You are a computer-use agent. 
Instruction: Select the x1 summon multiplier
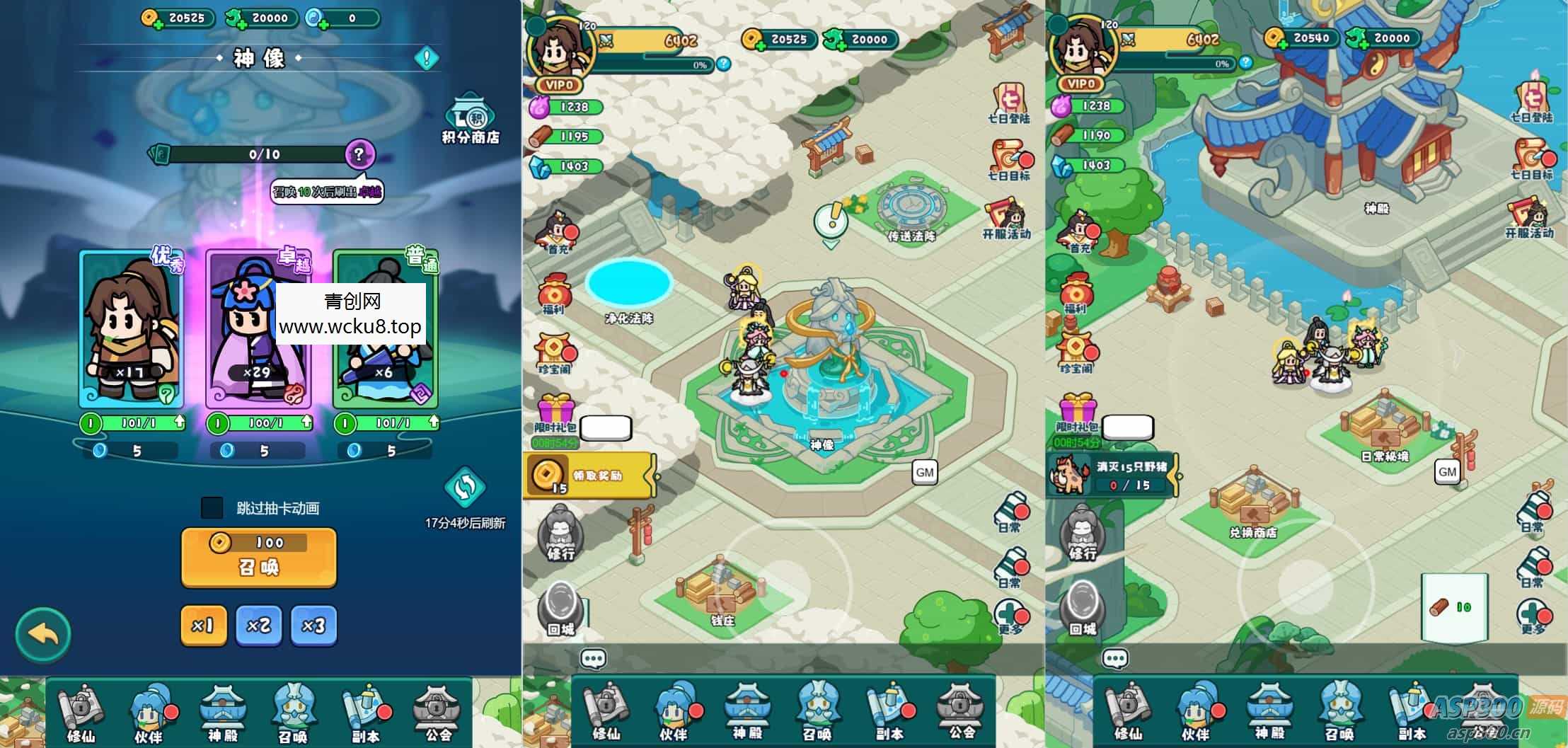coord(203,626)
